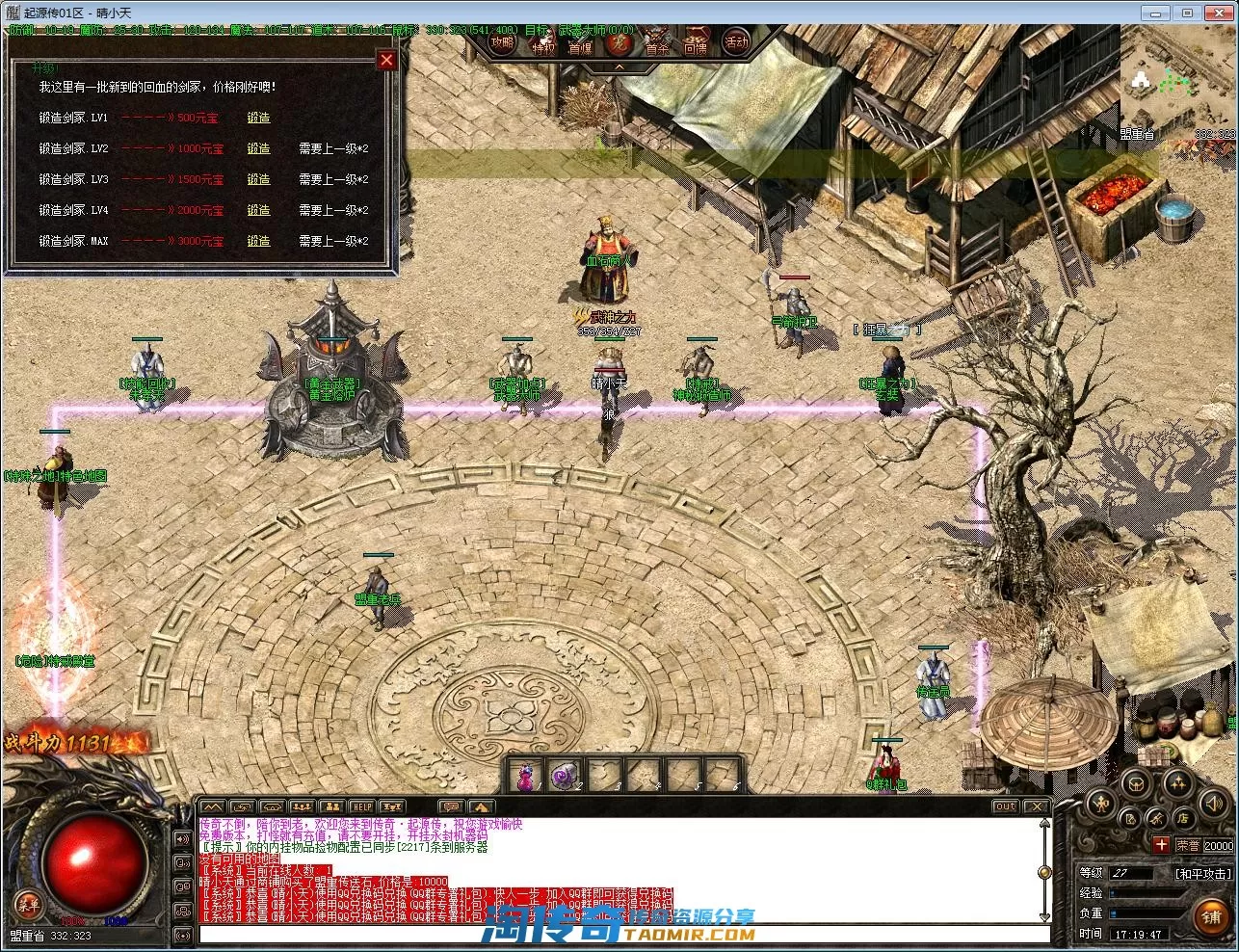Use the pink potion in the hotbar
Image resolution: width=1239 pixels, height=952 pixels.
coord(526,776)
